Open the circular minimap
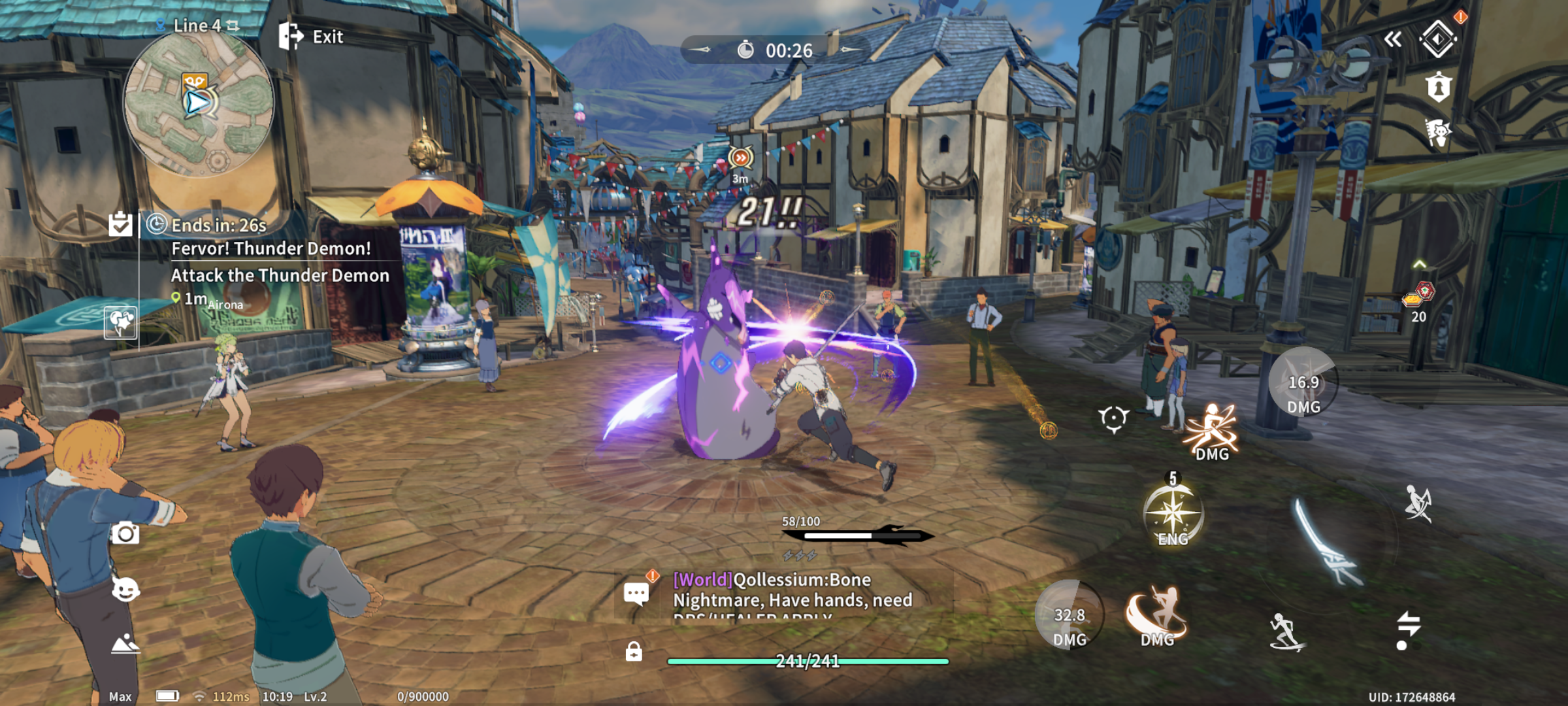 (198, 103)
